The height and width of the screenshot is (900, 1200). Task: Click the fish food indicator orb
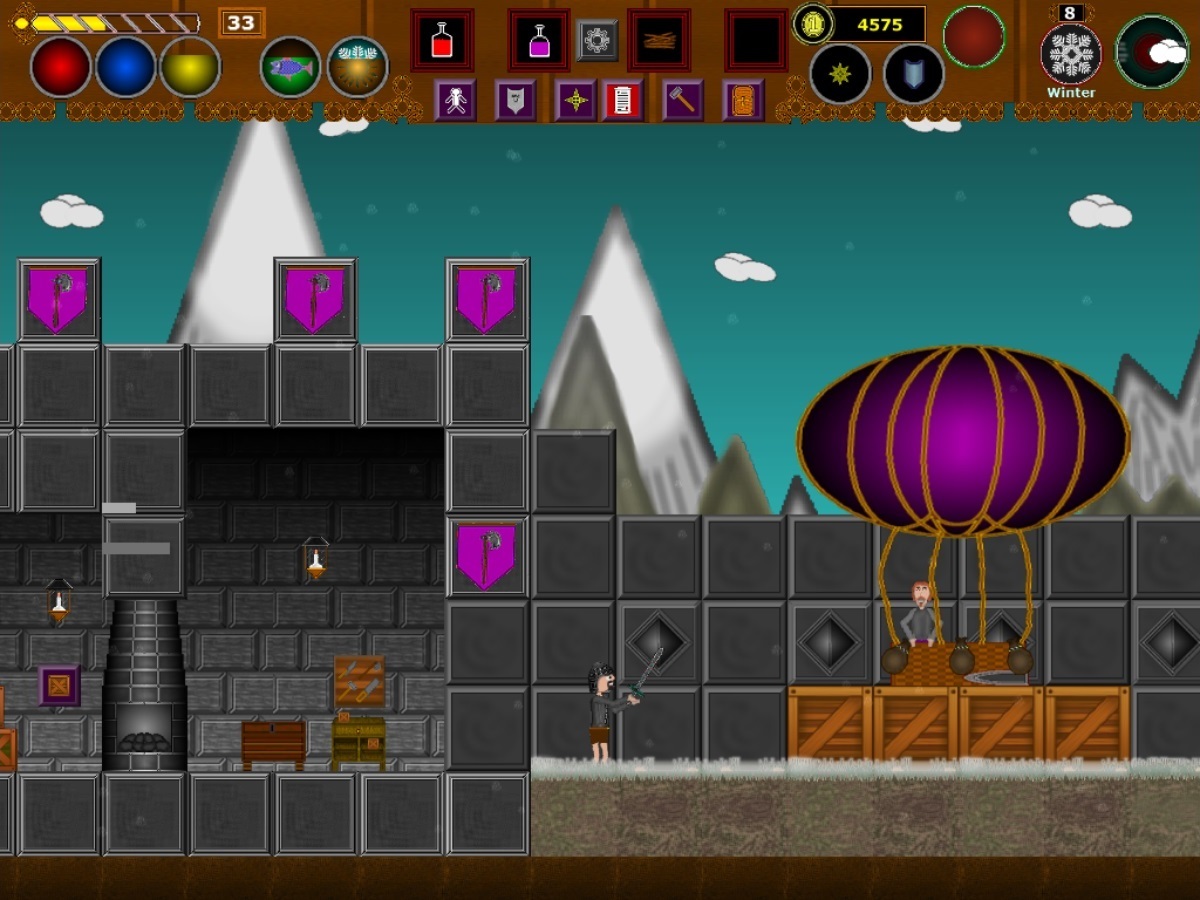pyautogui.click(x=290, y=67)
